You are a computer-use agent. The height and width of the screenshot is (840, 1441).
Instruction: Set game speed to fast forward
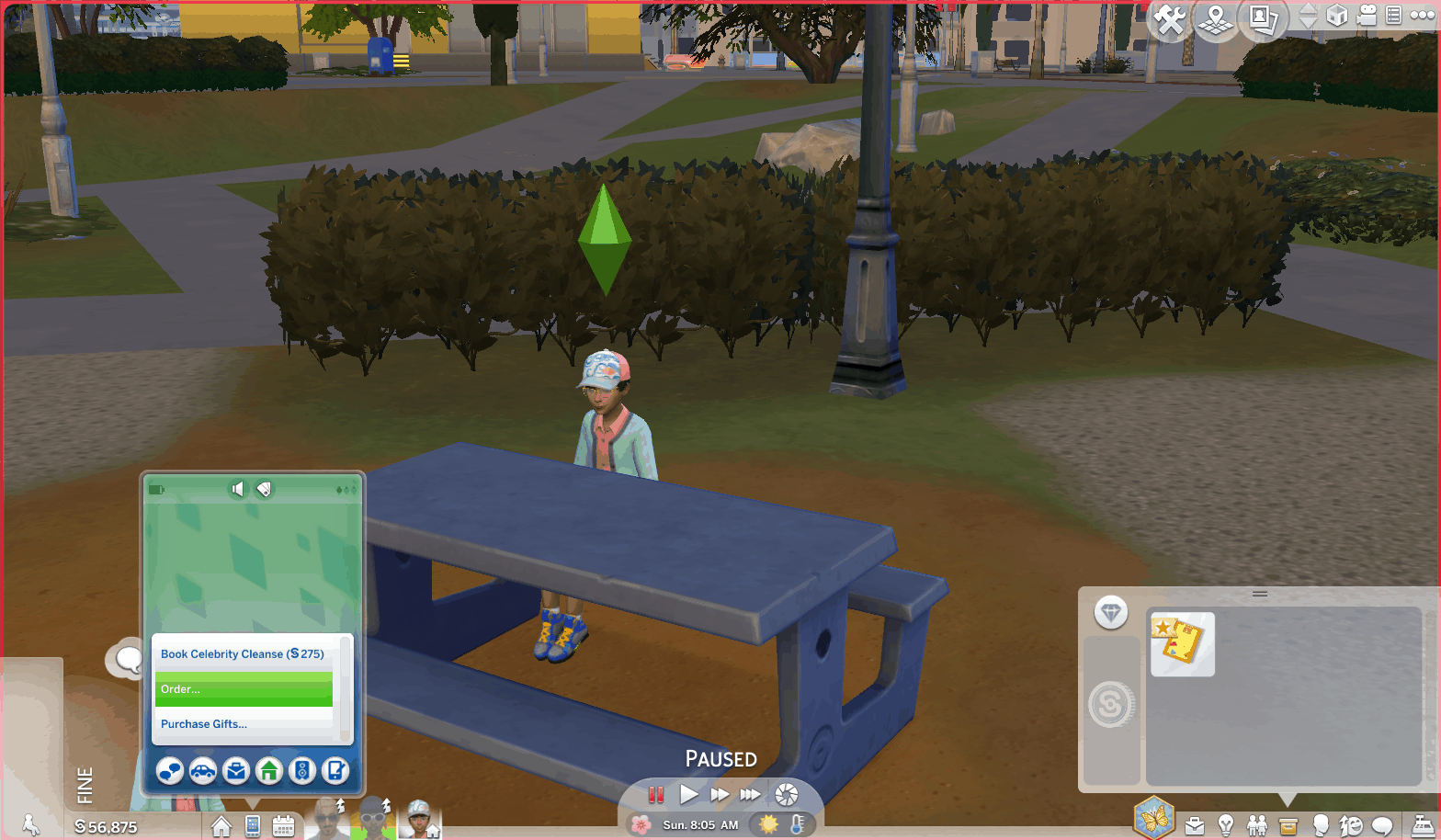[x=720, y=794]
